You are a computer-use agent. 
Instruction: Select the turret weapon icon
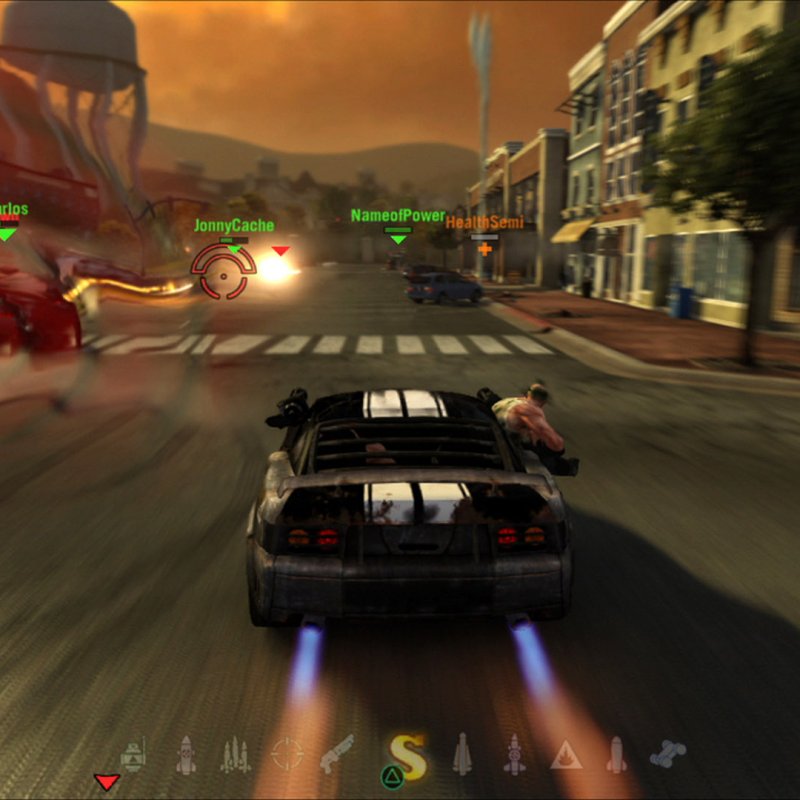(x=134, y=755)
